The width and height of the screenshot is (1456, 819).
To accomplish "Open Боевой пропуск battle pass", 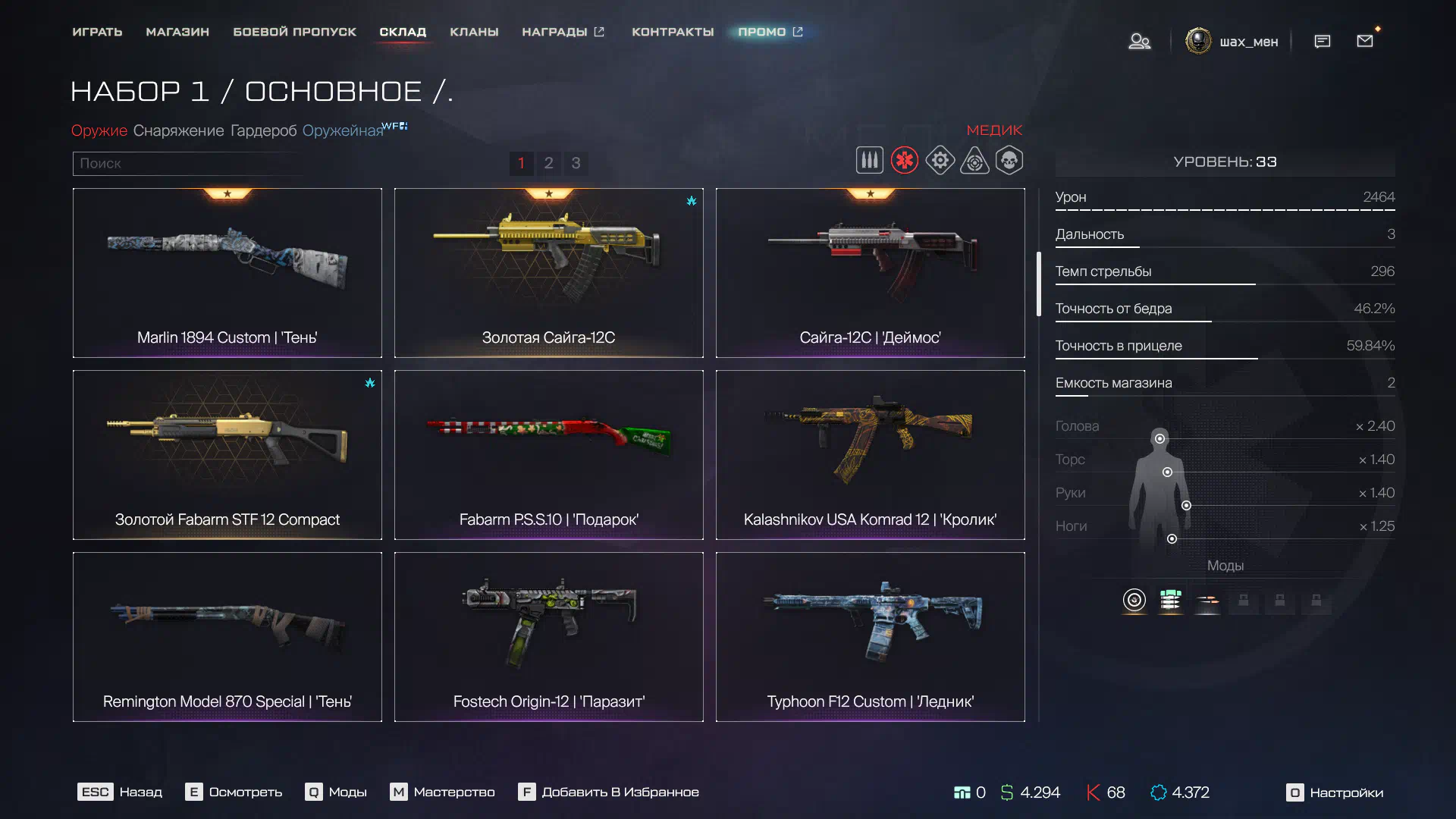I will point(294,32).
